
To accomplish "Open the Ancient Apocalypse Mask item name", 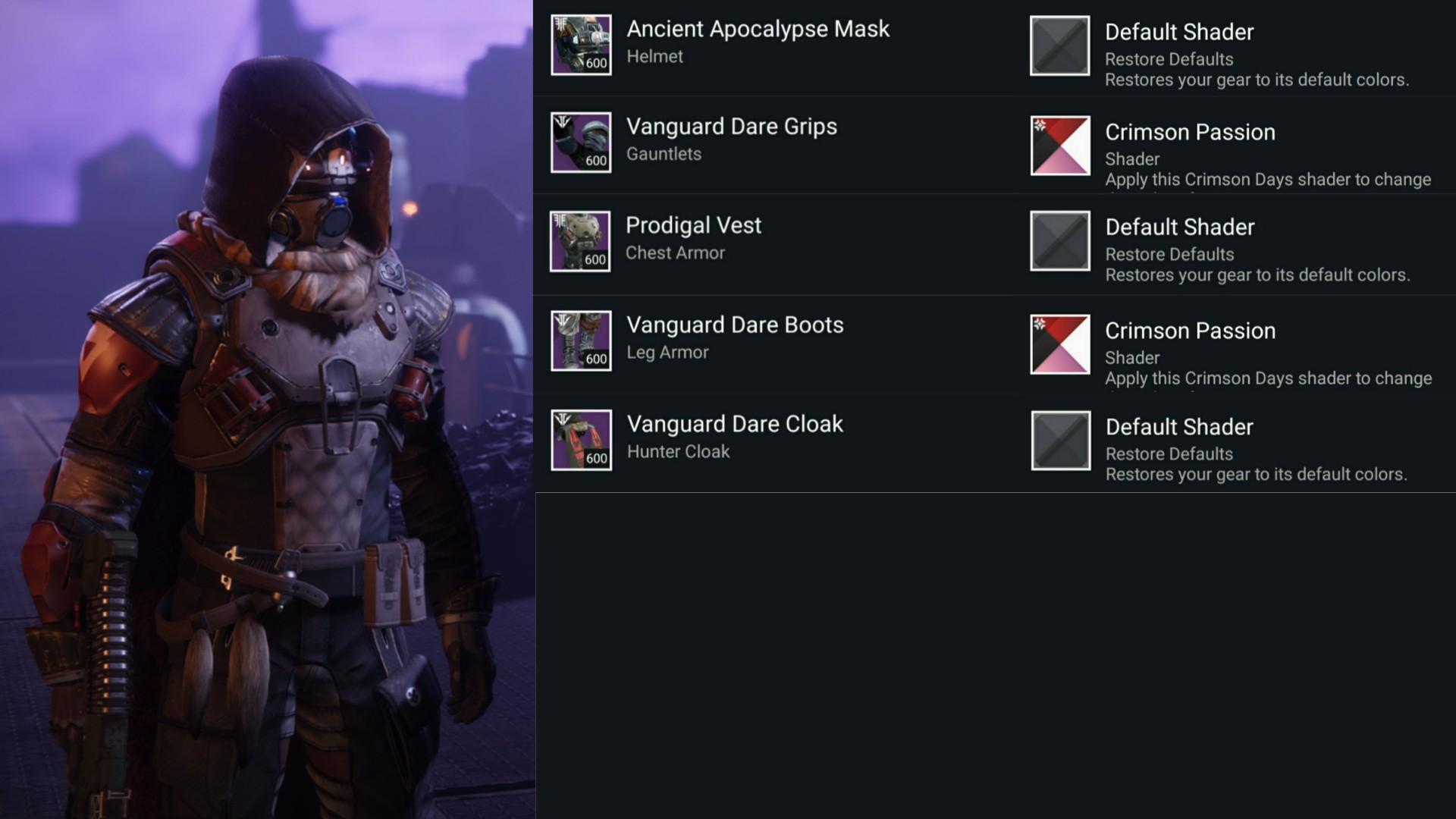I will pyautogui.click(x=757, y=30).
